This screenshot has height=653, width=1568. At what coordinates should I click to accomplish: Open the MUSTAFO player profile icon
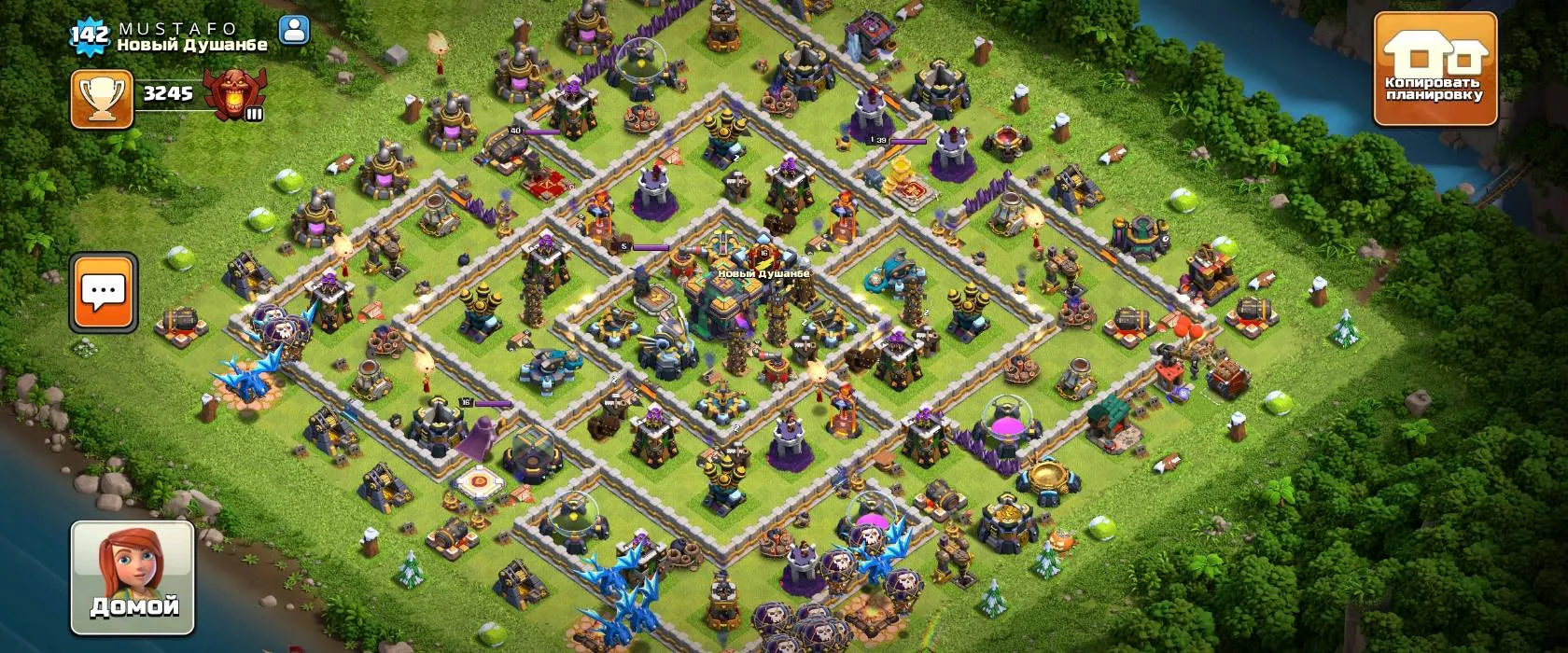pos(294,31)
